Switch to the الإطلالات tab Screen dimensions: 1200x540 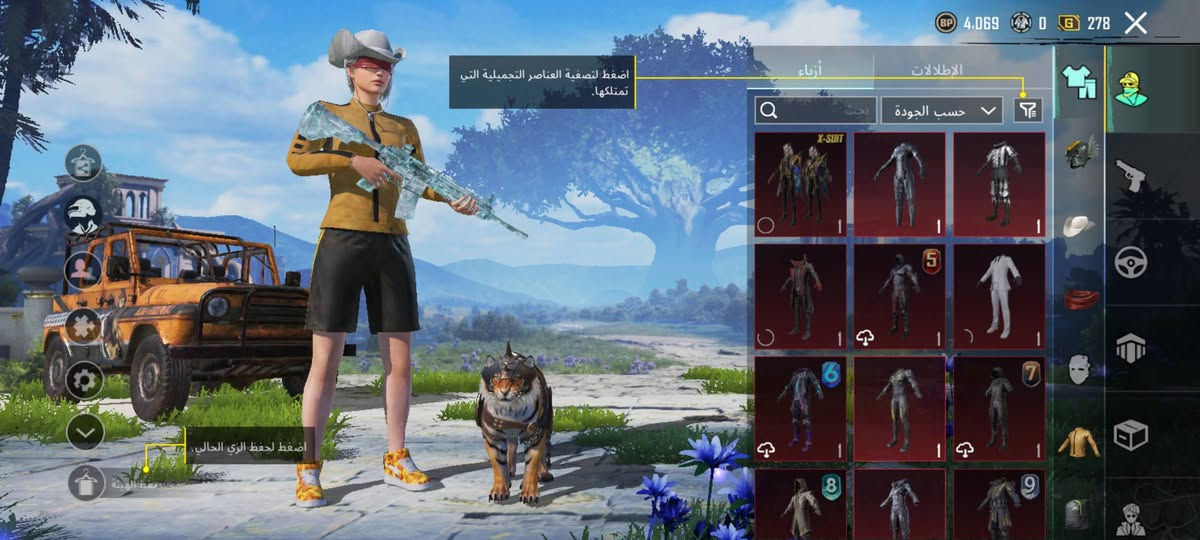pyautogui.click(x=936, y=70)
